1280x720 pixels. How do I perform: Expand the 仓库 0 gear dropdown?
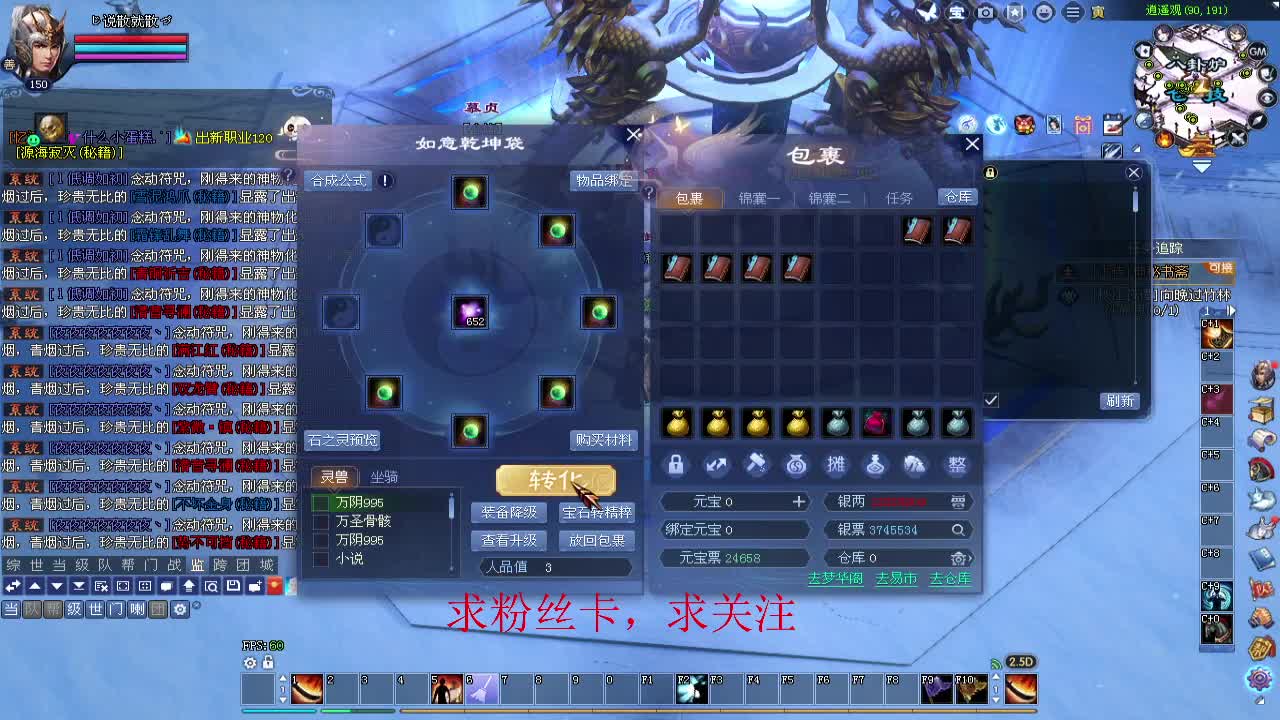(957, 557)
